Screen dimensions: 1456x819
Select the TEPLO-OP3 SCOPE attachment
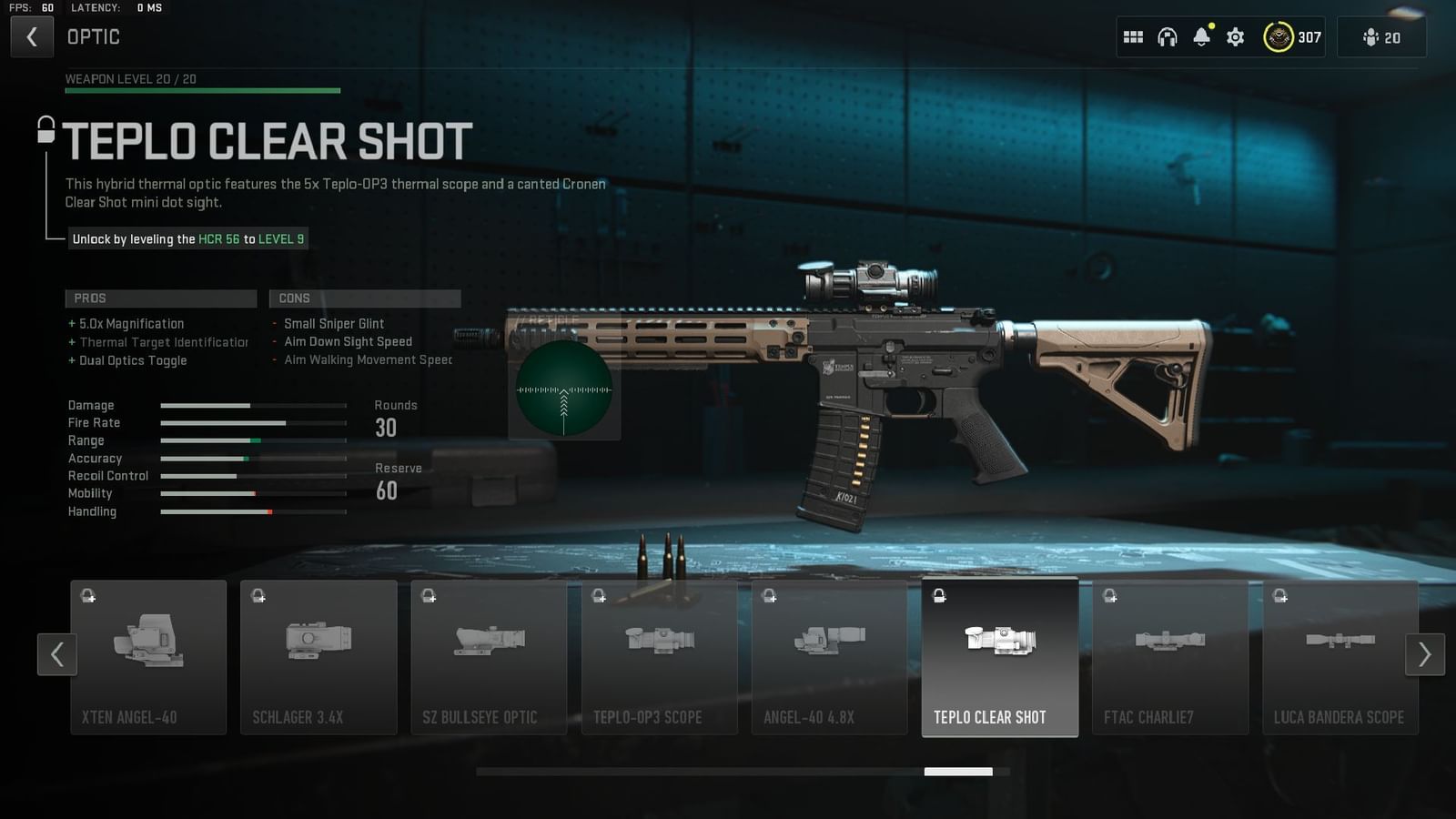pyautogui.click(x=659, y=655)
